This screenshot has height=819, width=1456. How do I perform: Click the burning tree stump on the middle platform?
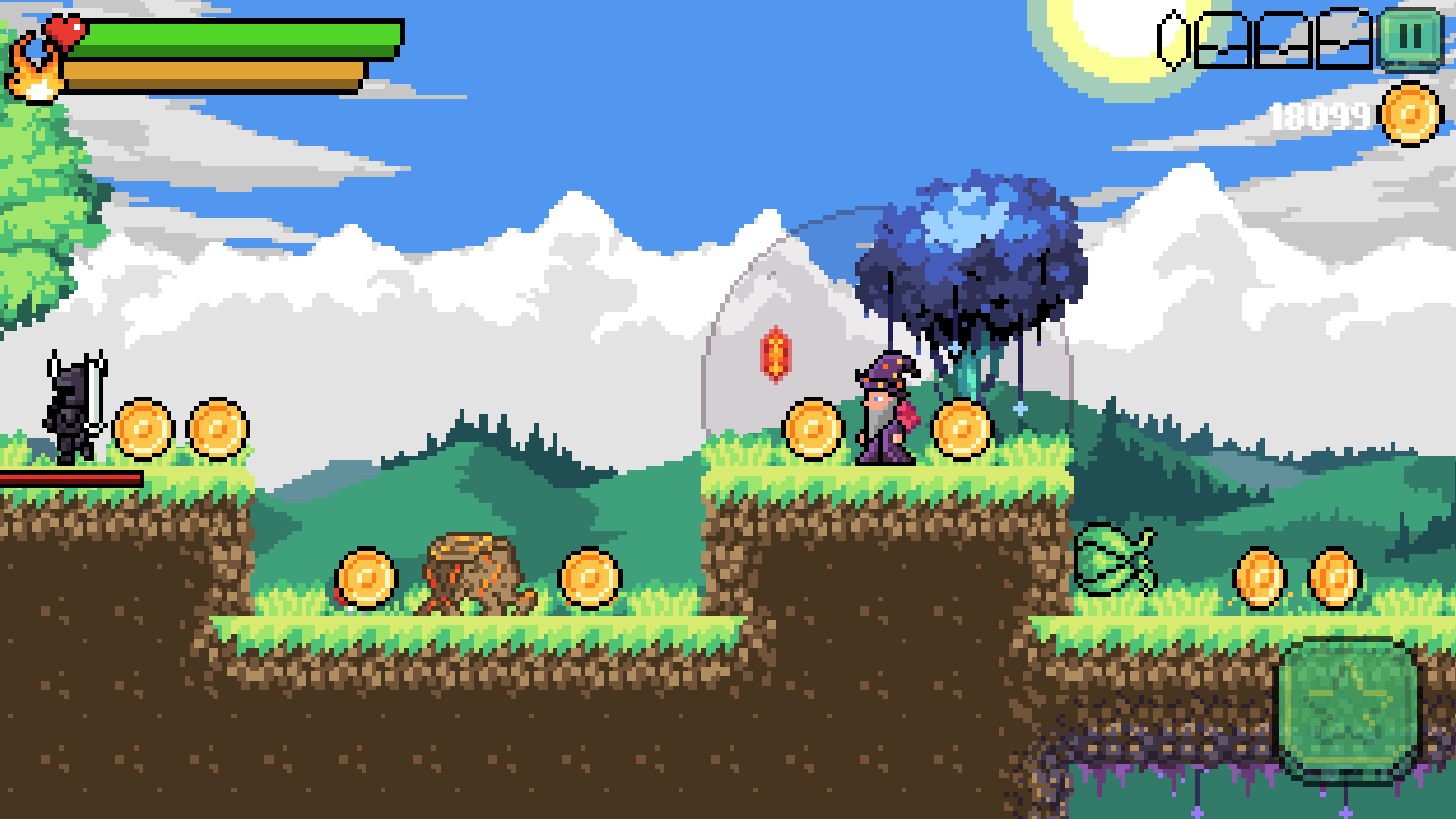click(474, 573)
